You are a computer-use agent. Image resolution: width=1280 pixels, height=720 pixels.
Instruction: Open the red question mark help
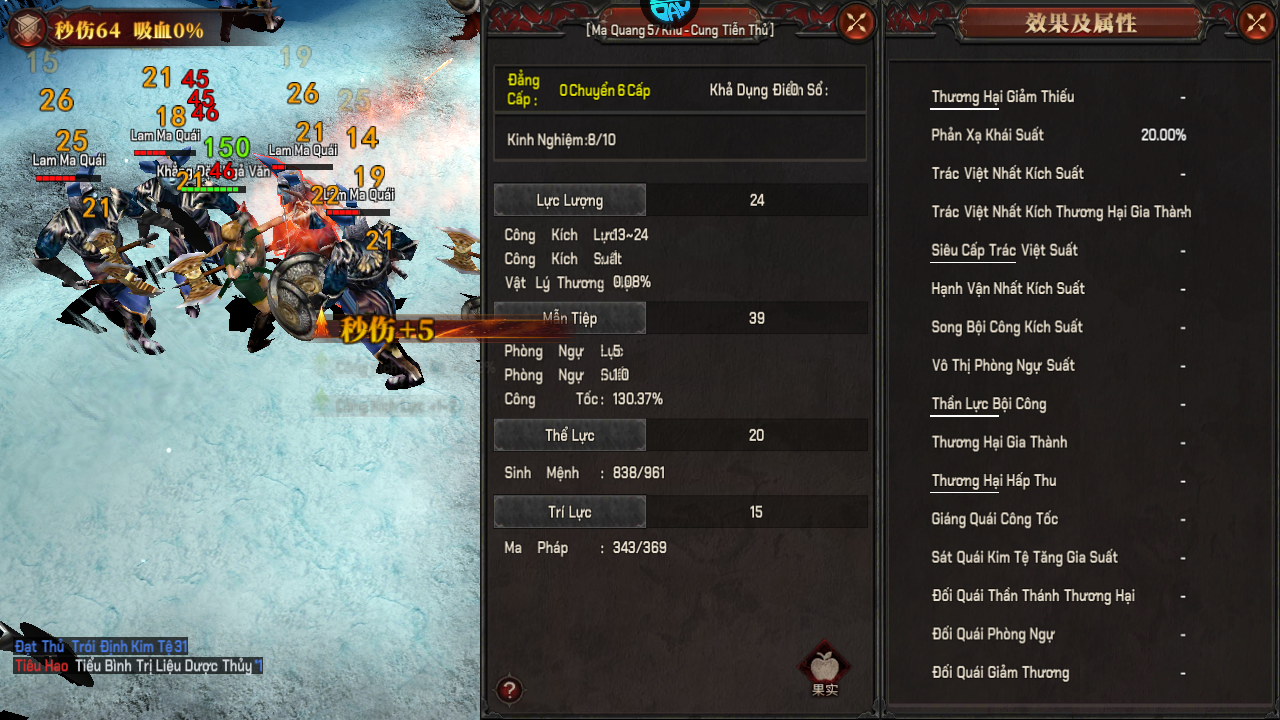click(509, 689)
